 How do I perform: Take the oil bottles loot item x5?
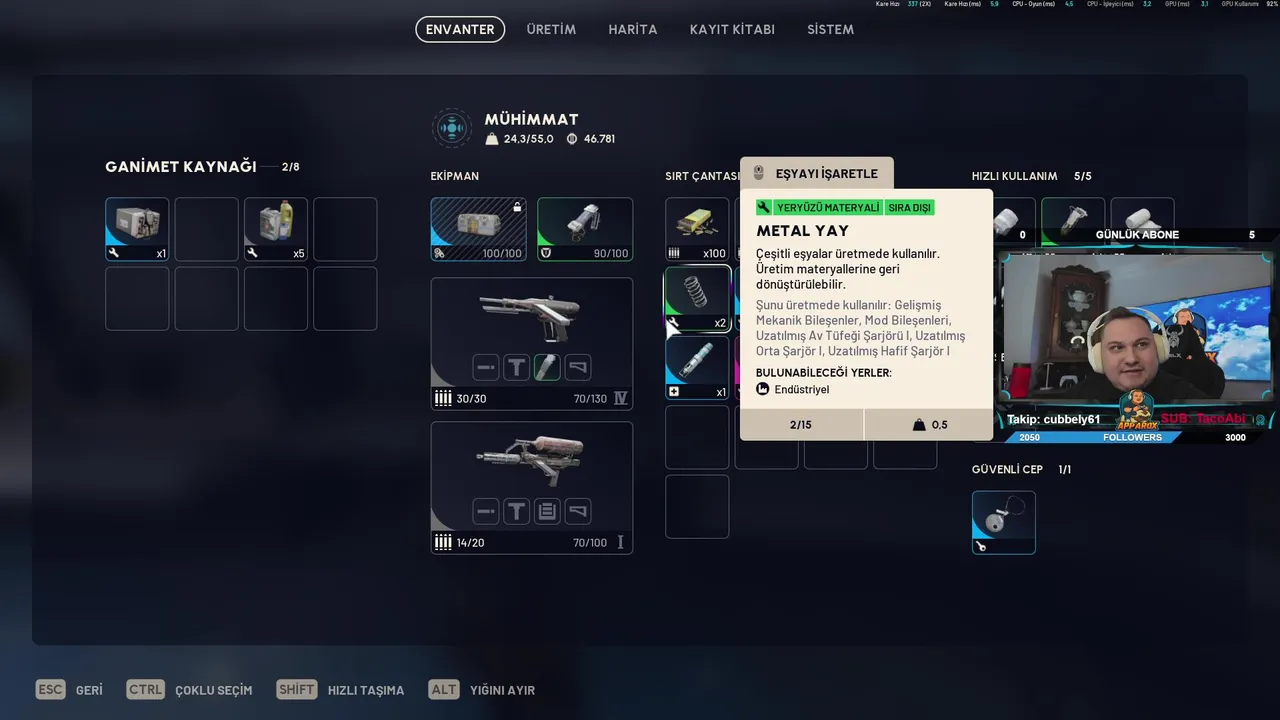click(276, 228)
